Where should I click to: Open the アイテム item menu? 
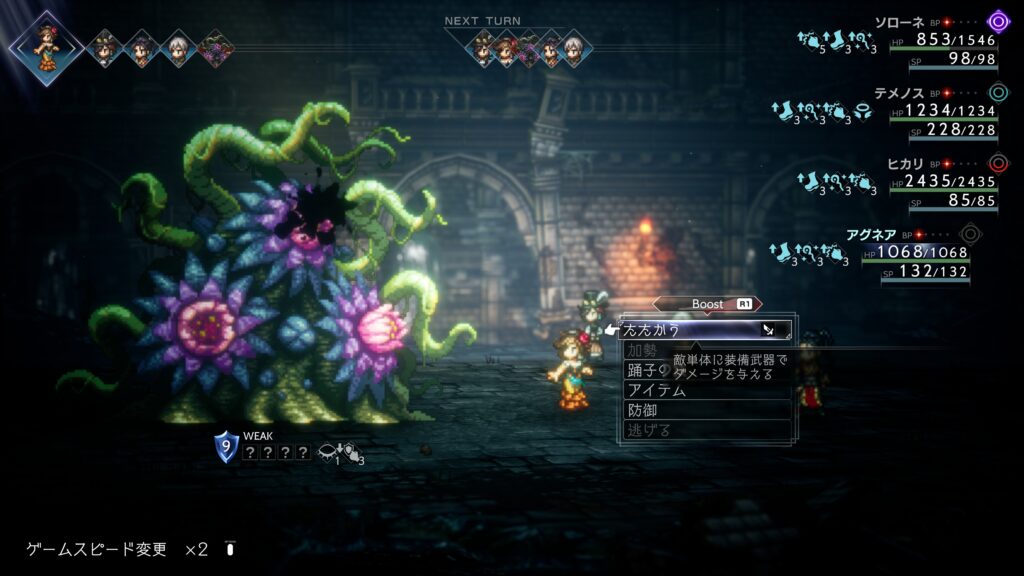pos(657,390)
